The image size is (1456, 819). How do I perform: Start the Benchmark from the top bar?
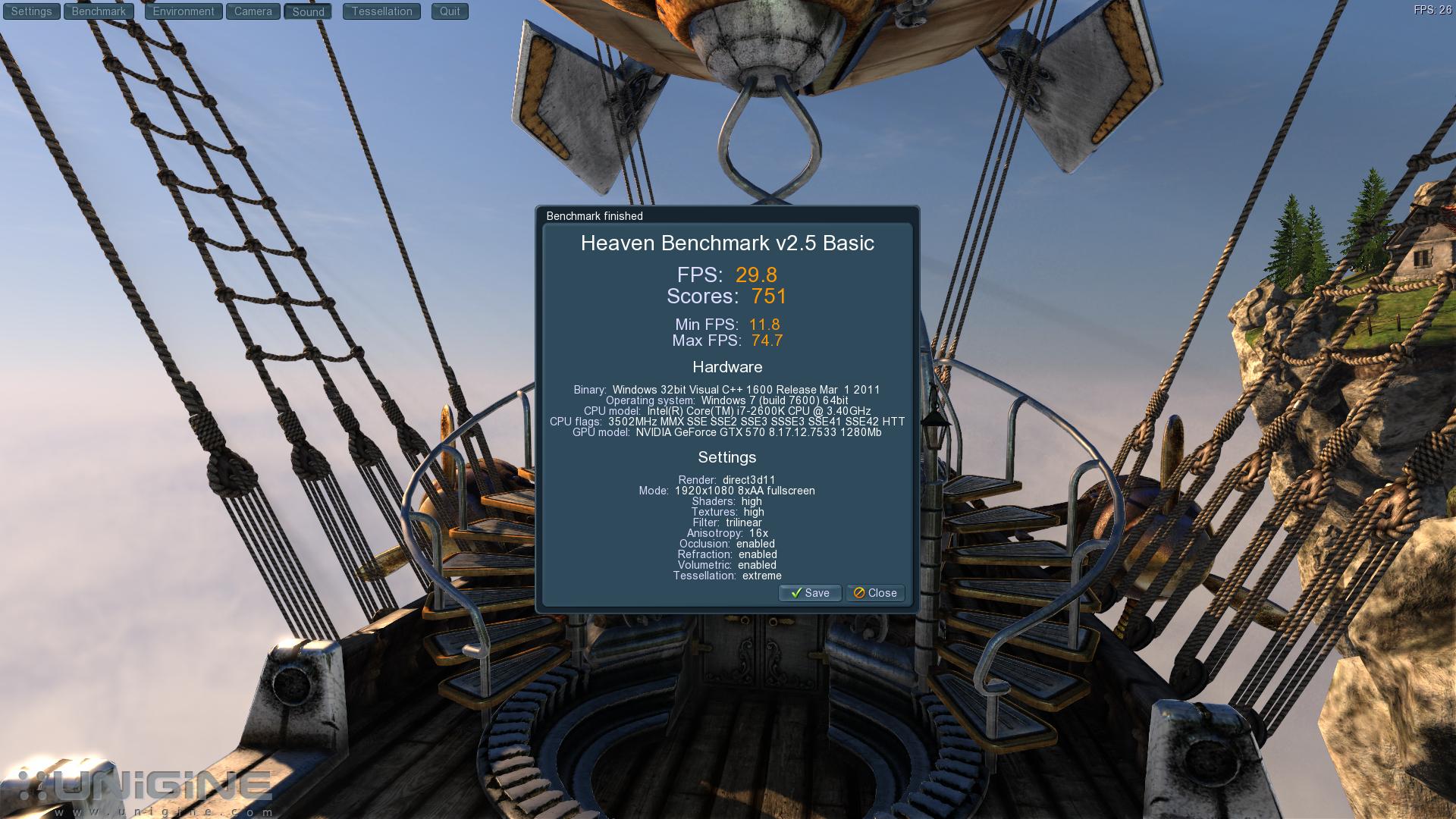click(99, 11)
